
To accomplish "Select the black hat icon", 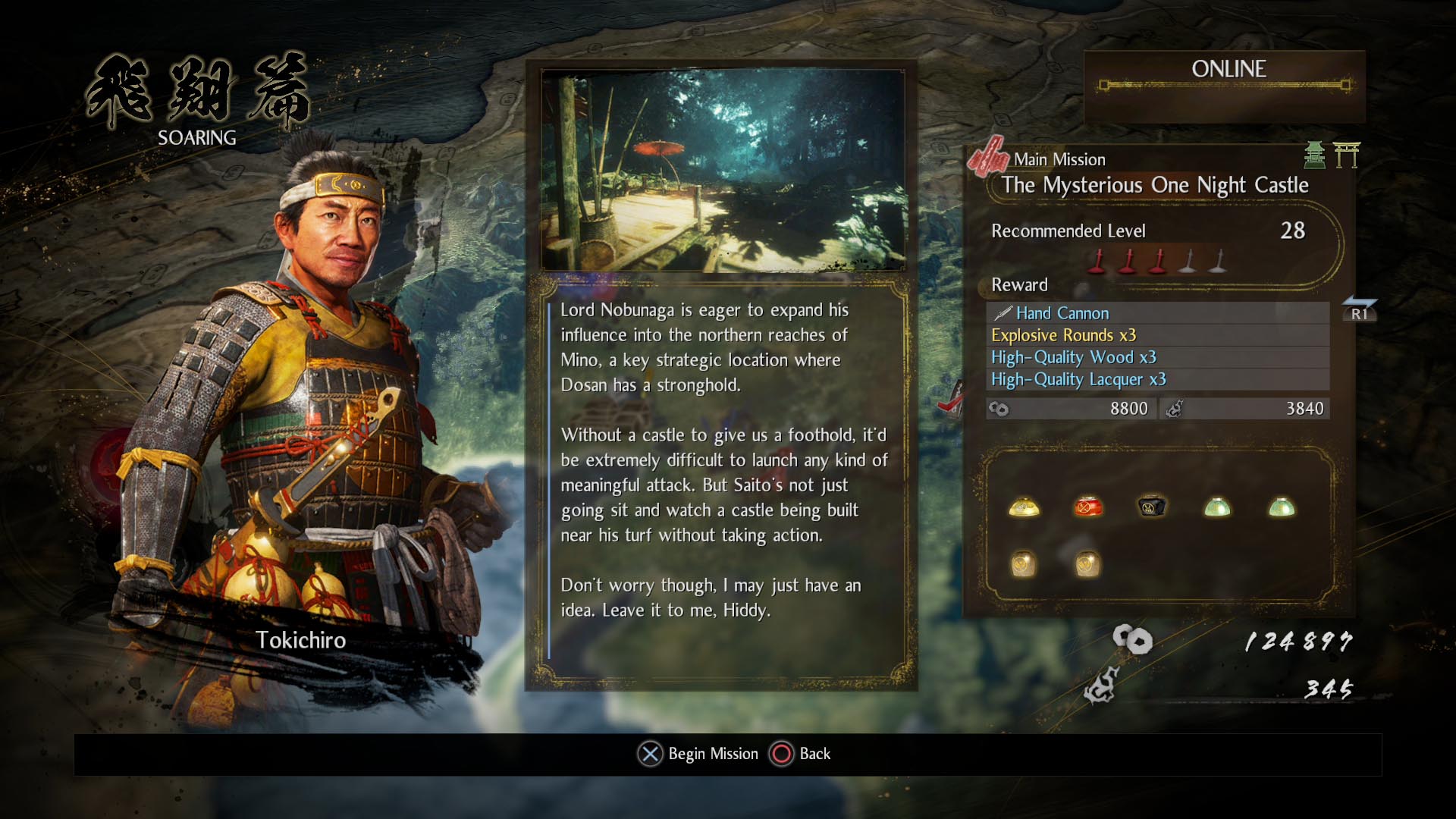I will tap(1152, 507).
